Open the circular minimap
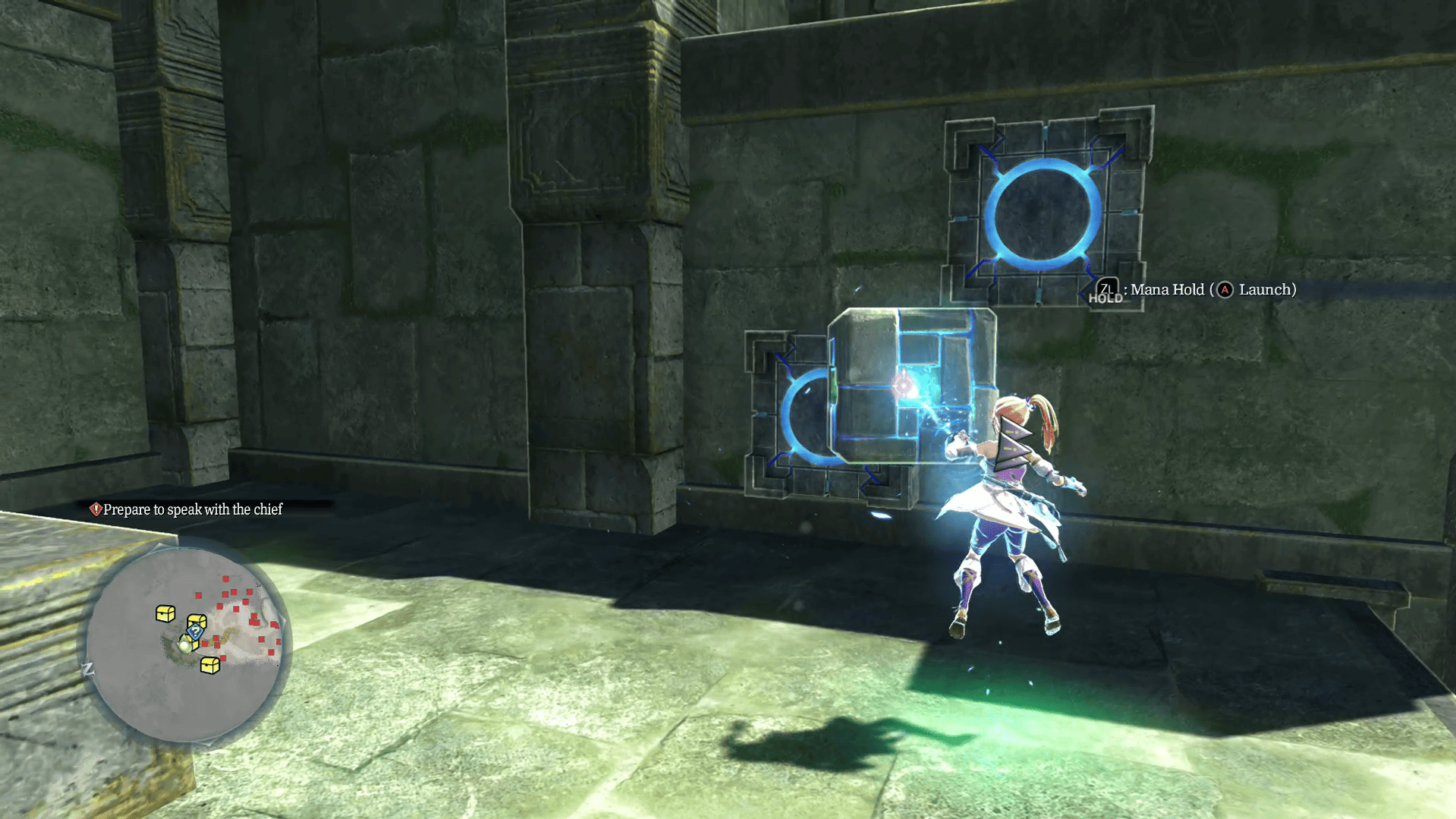Image resolution: width=1456 pixels, height=819 pixels. [184, 644]
